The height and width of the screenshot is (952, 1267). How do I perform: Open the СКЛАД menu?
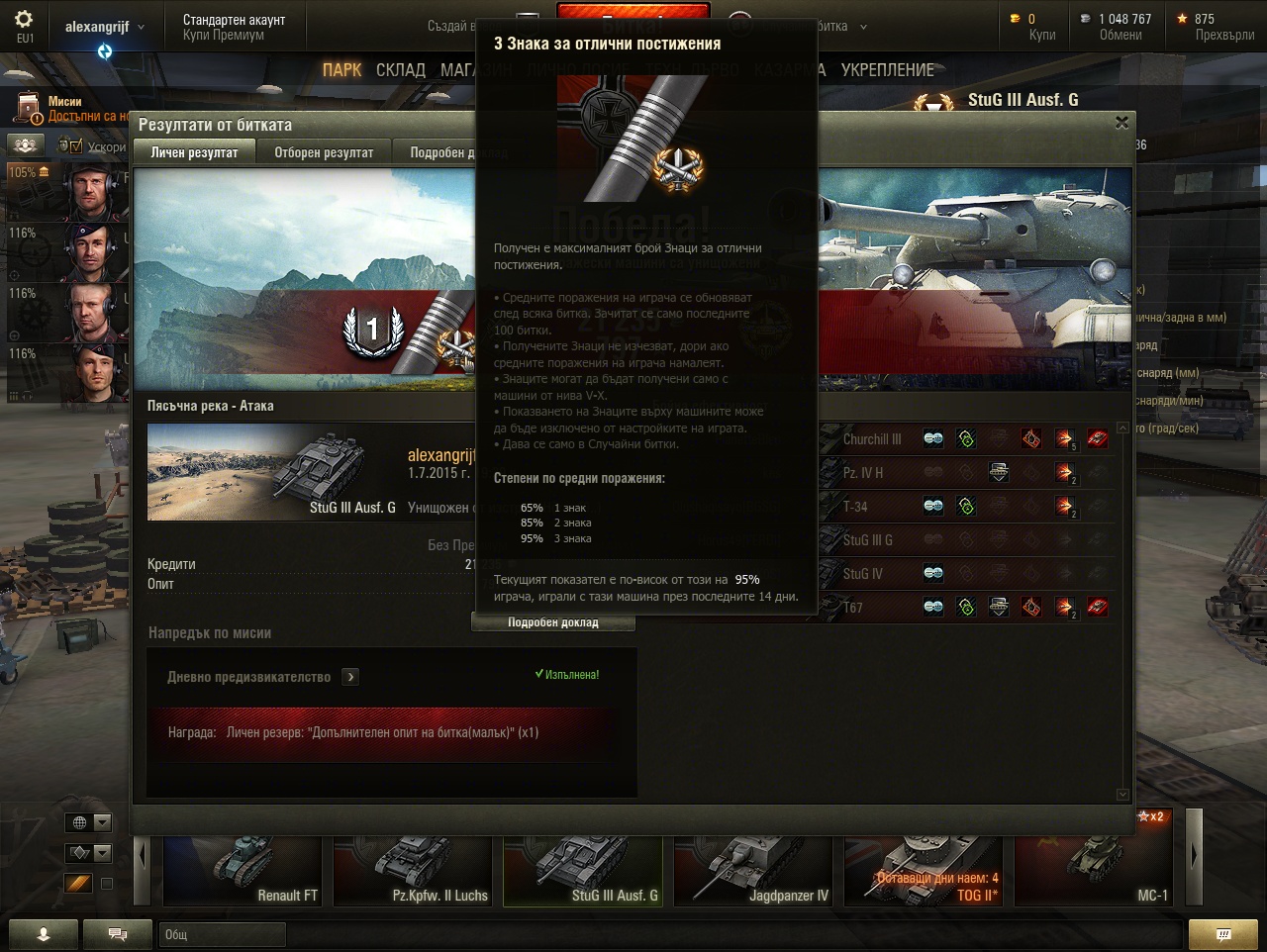tap(400, 70)
